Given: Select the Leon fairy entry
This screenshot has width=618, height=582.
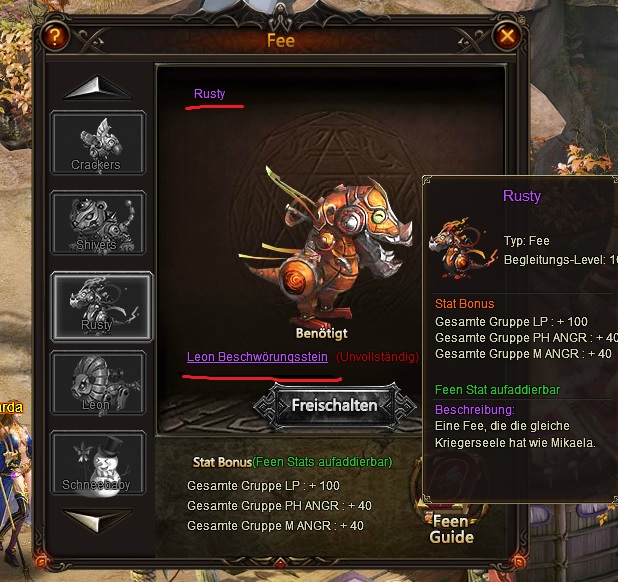Looking at the screenshot, I should pyautogui.click(x=97, y=383).
